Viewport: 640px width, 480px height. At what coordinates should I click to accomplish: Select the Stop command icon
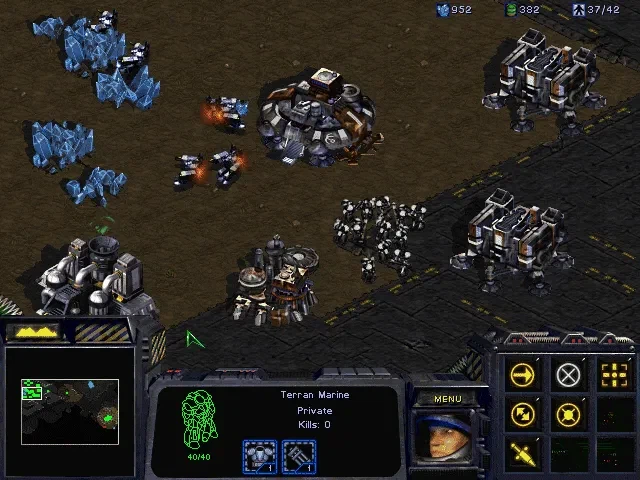click(568, 375)
